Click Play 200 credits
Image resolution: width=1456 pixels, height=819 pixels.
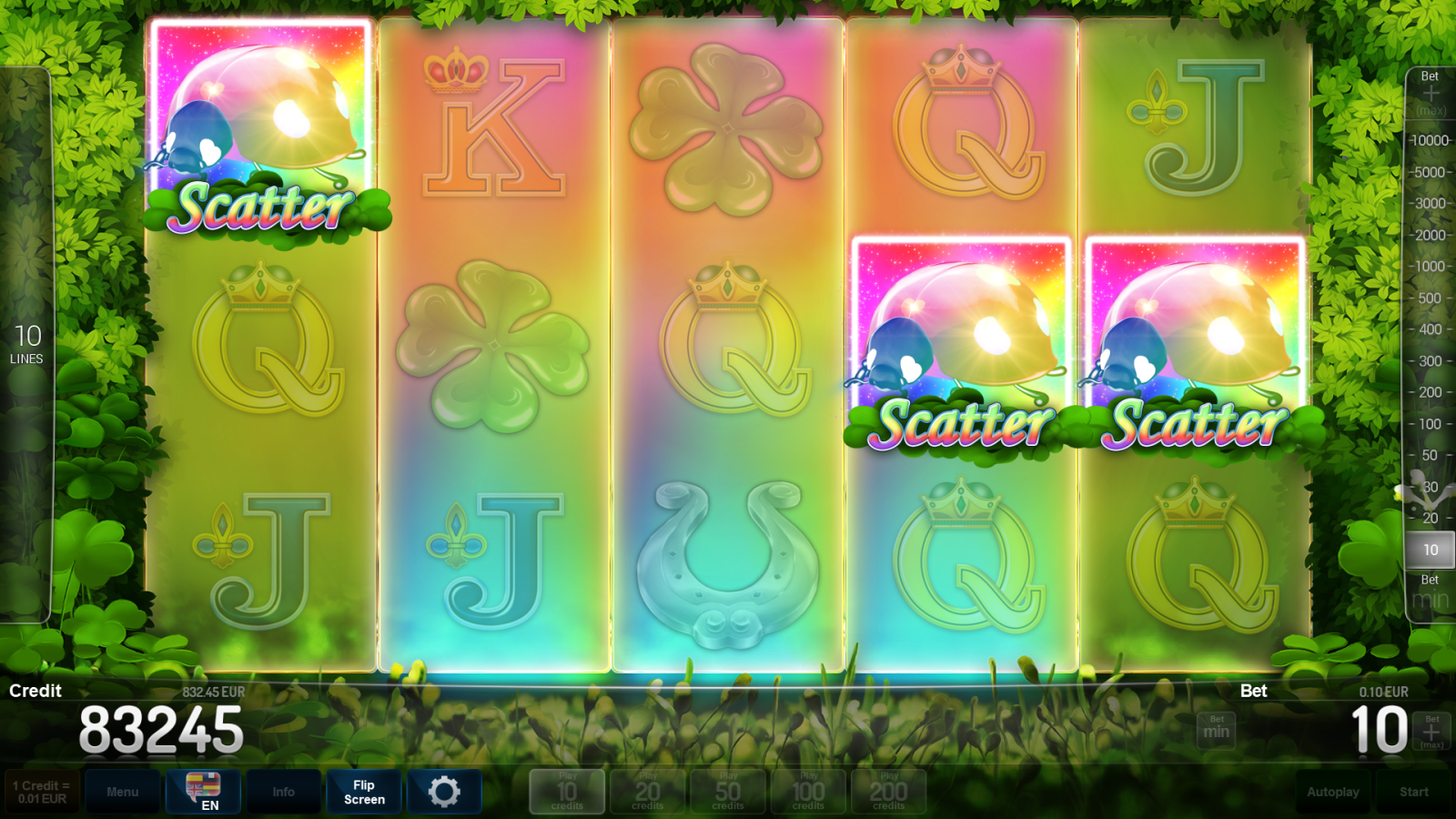tap(887, 790)
